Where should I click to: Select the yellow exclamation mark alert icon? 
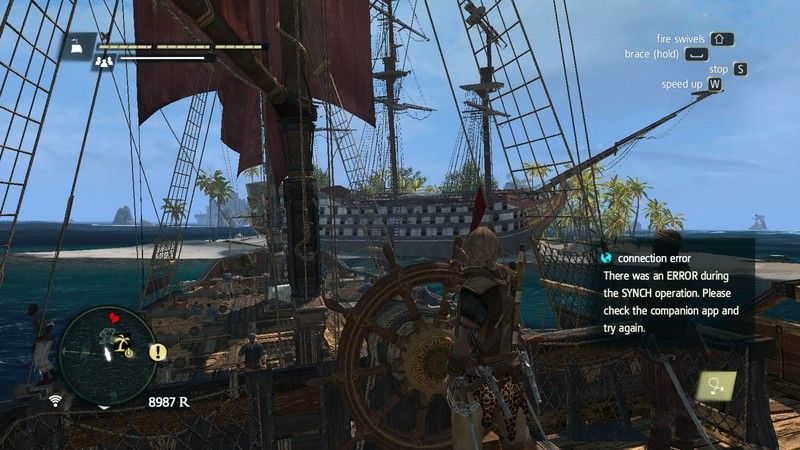[158, 352]
